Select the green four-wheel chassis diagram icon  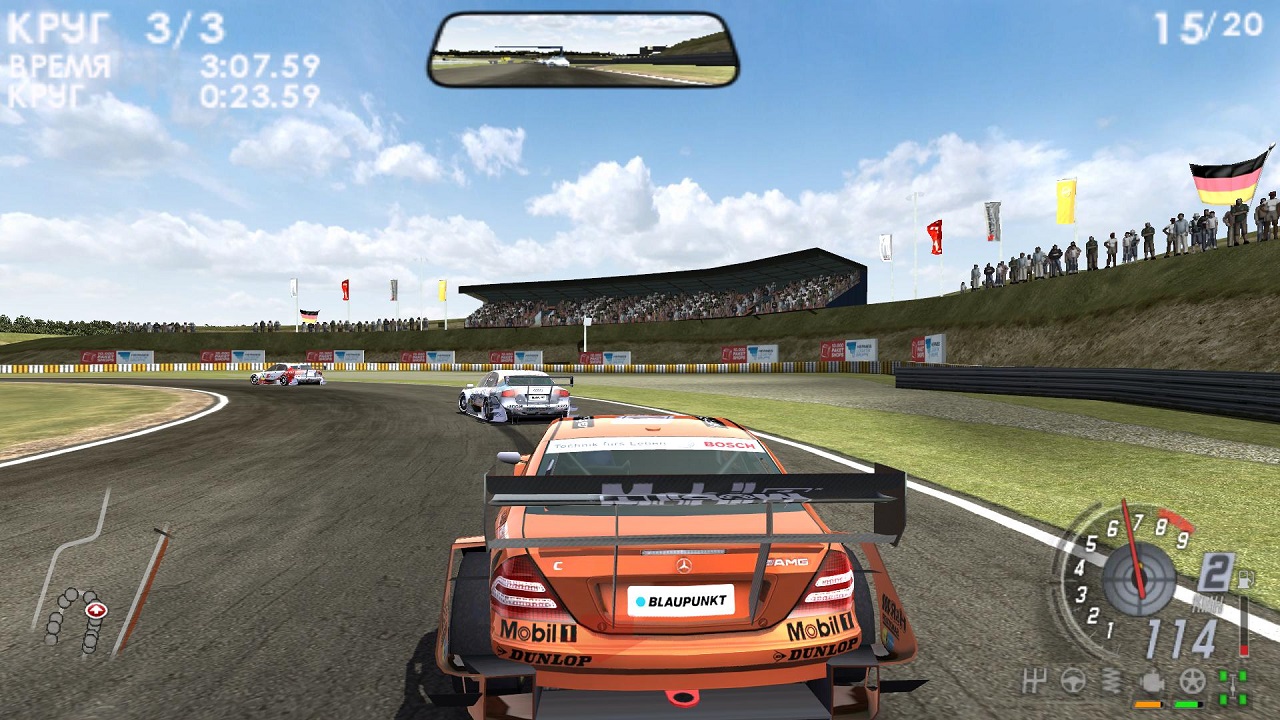[x=1233, y=686]
